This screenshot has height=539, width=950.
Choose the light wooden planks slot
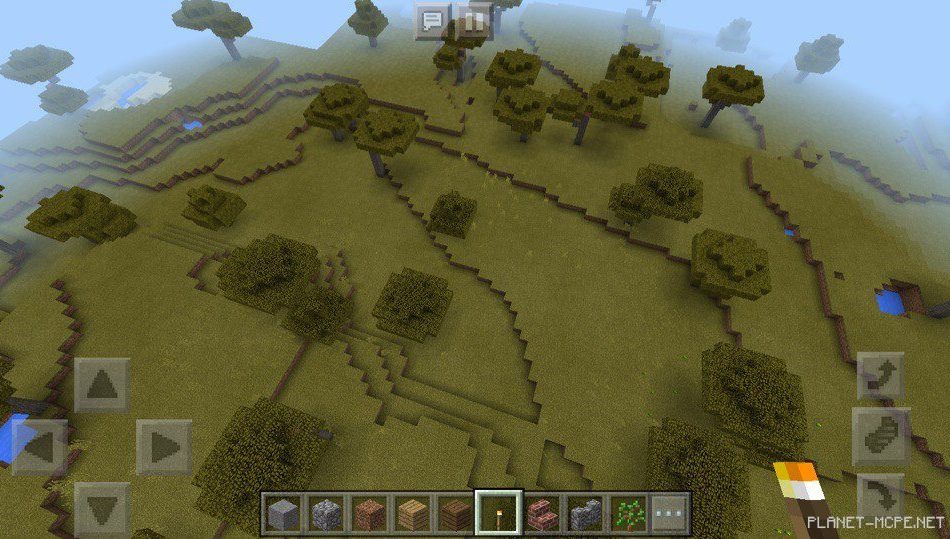[411, 513]
